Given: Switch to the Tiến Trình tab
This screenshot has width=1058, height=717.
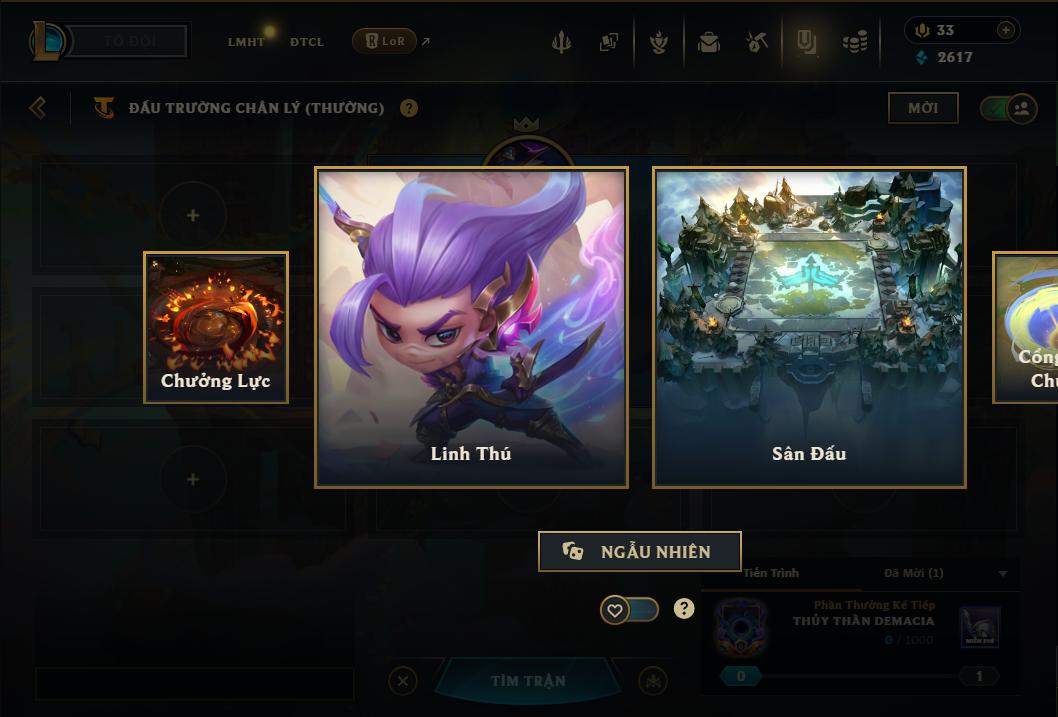Looking at the screenshot, I should click(x=771, y=573).
